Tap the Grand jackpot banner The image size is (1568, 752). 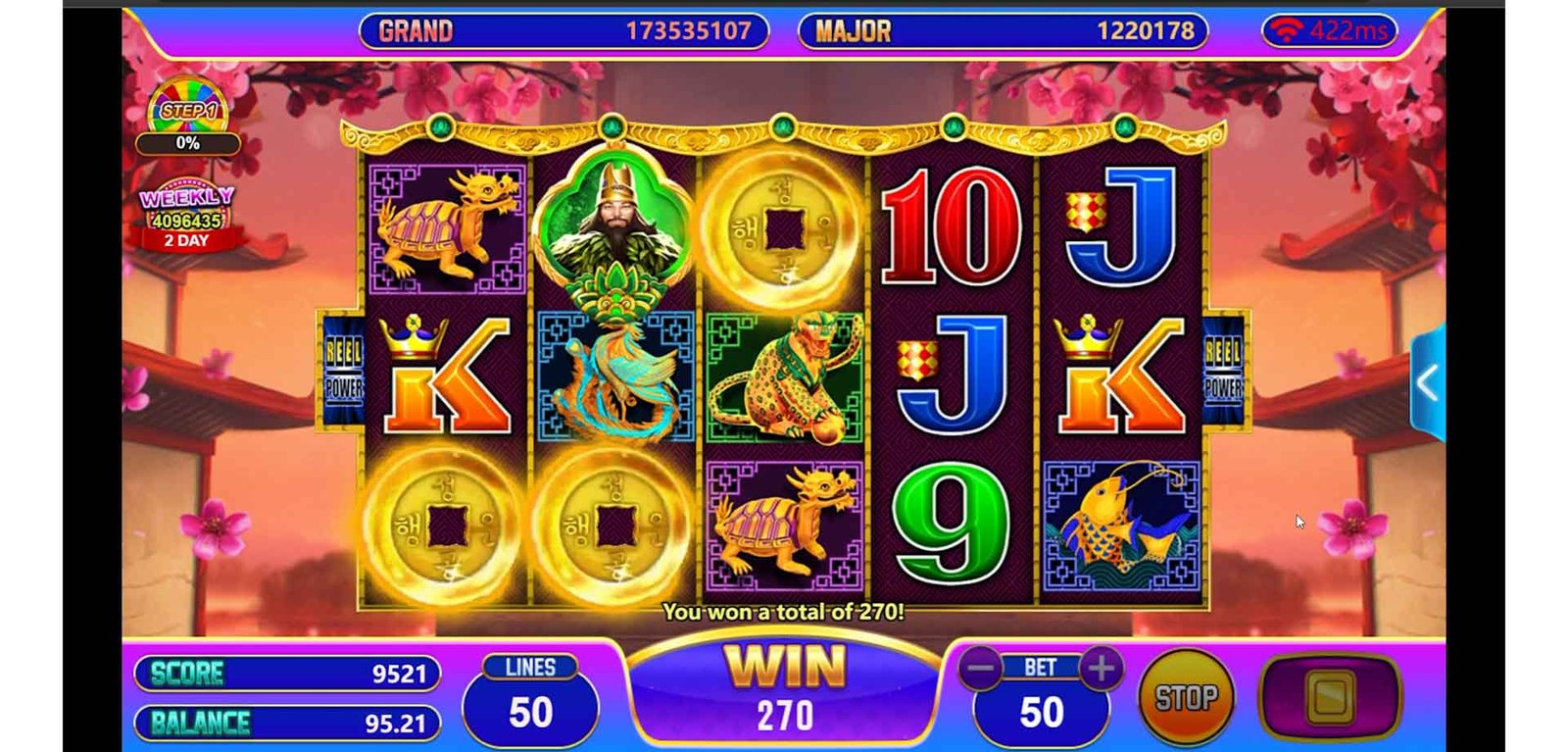pos(563,31)
